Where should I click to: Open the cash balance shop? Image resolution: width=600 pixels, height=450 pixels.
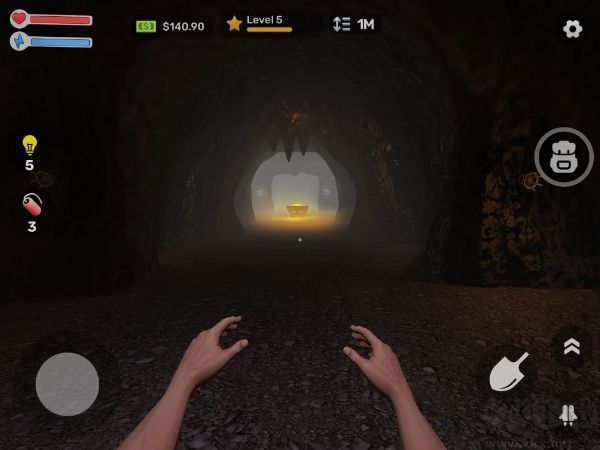[170, 26]
